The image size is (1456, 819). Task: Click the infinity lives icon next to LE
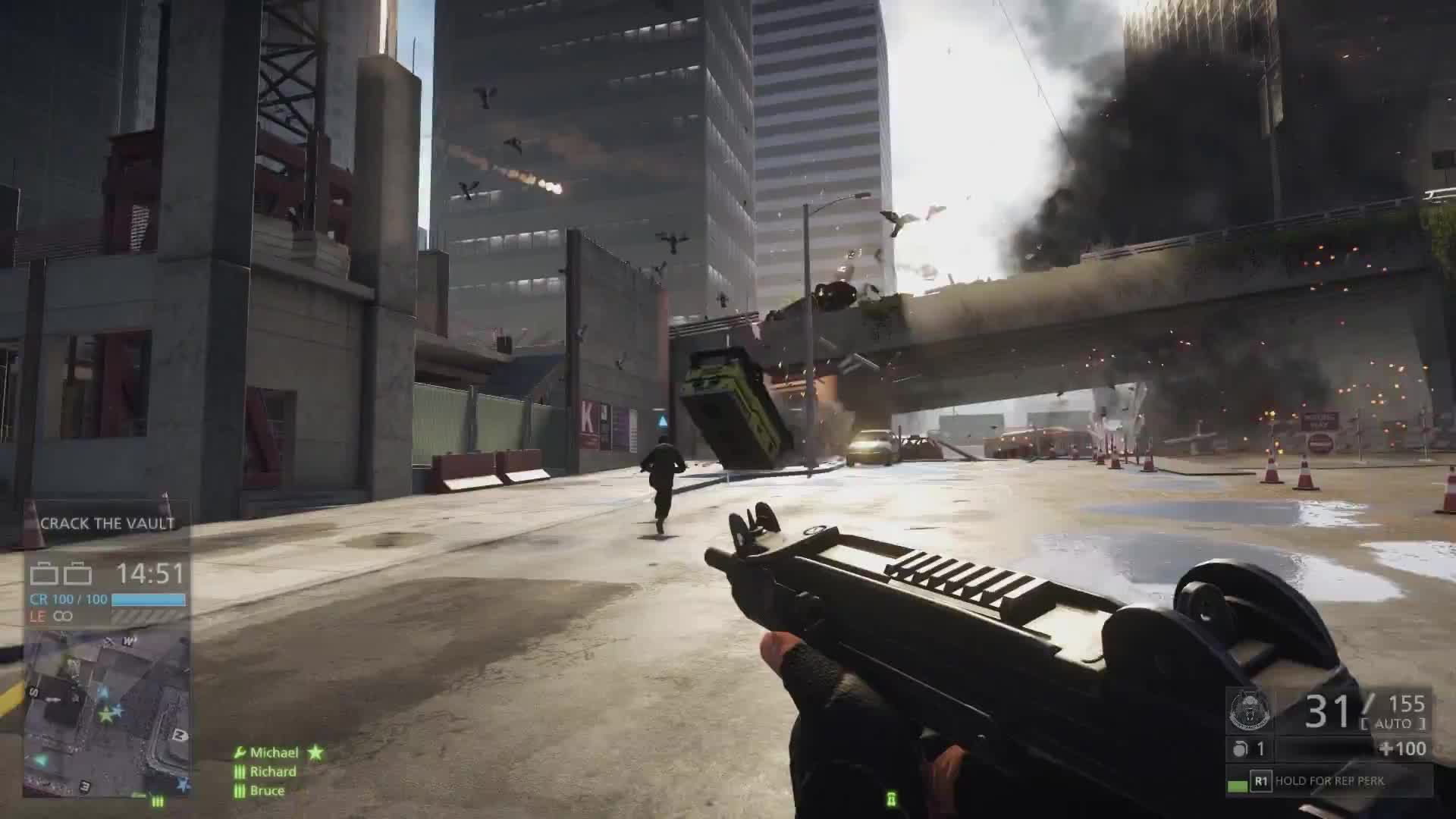pos(63,617)
